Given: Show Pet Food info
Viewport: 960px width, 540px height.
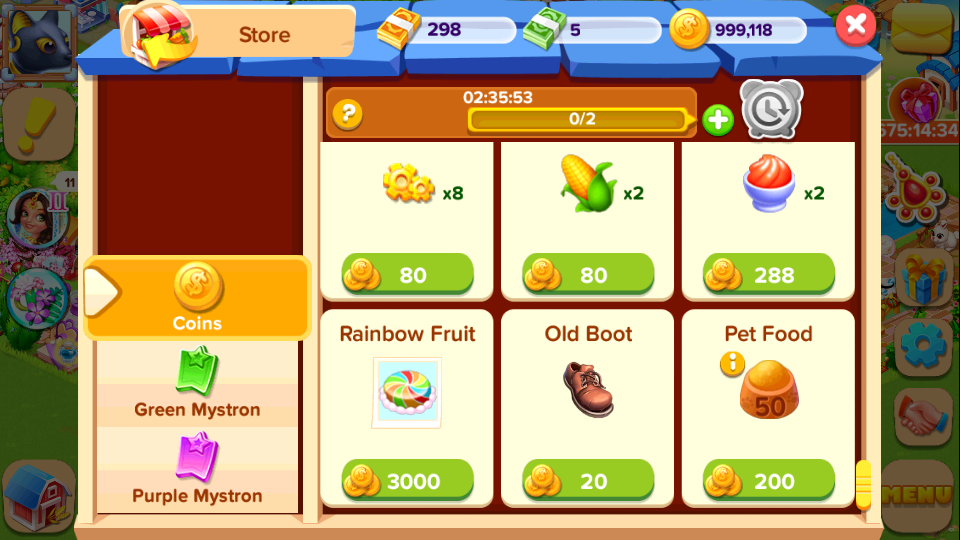Looking at the screenshot, I should (x=733, y=364).
